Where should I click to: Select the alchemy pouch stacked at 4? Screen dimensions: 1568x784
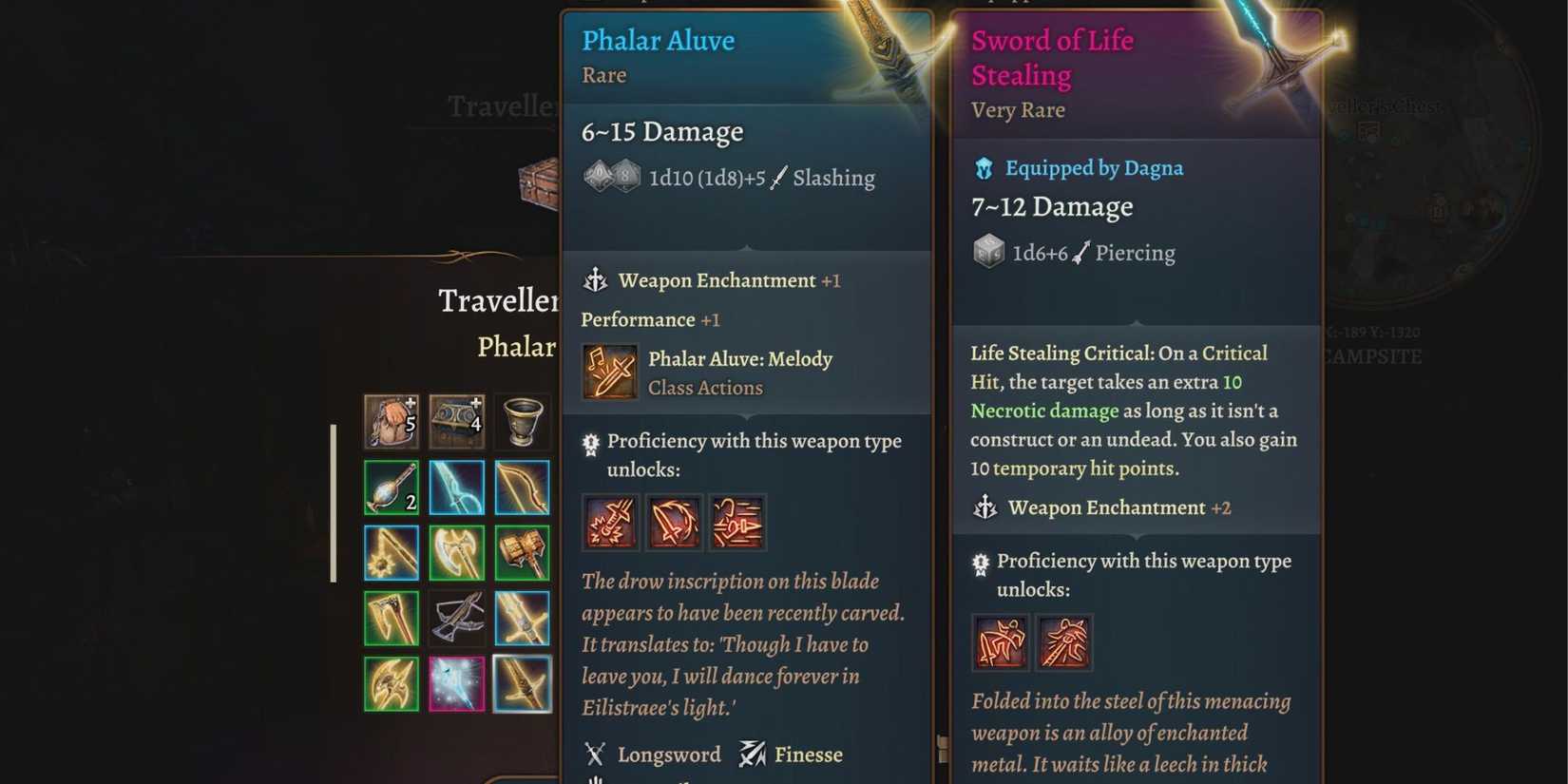point(456,422)
